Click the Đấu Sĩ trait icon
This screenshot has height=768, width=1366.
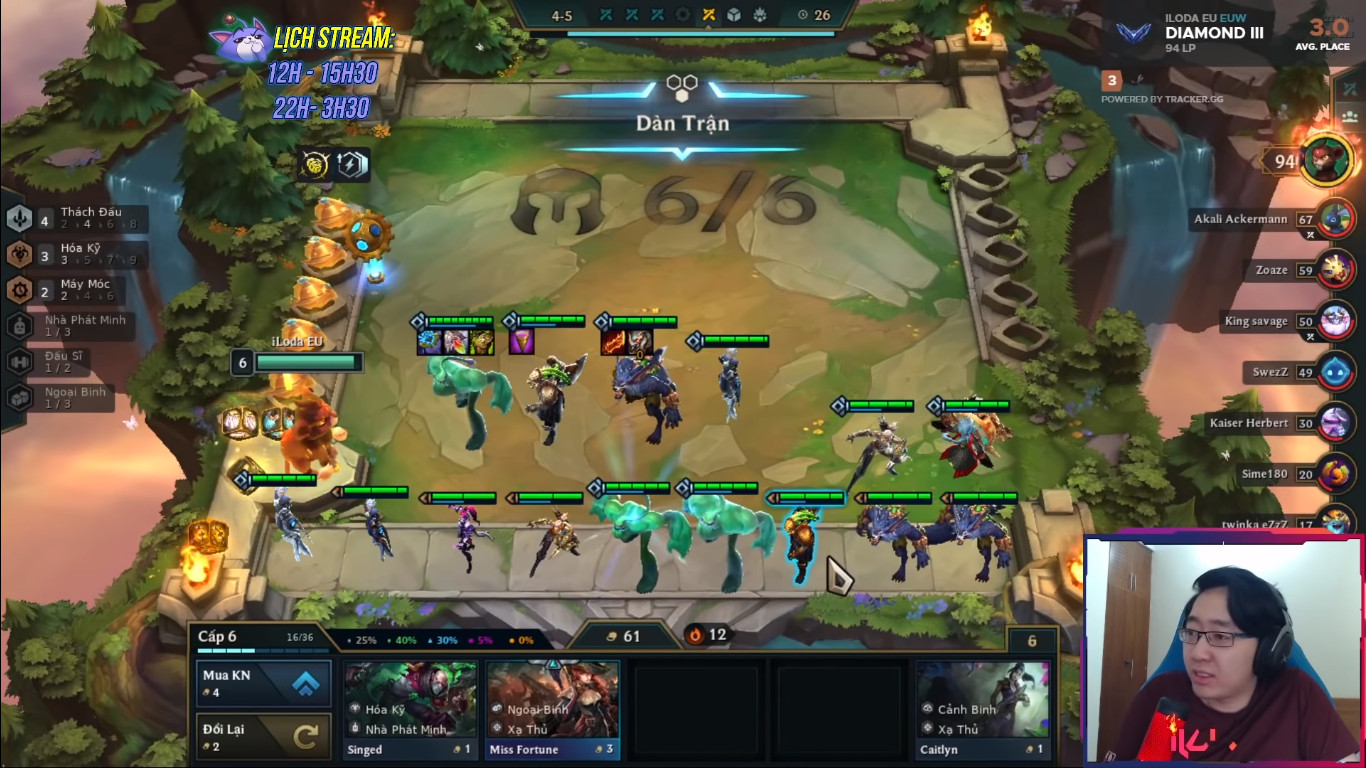19,360
